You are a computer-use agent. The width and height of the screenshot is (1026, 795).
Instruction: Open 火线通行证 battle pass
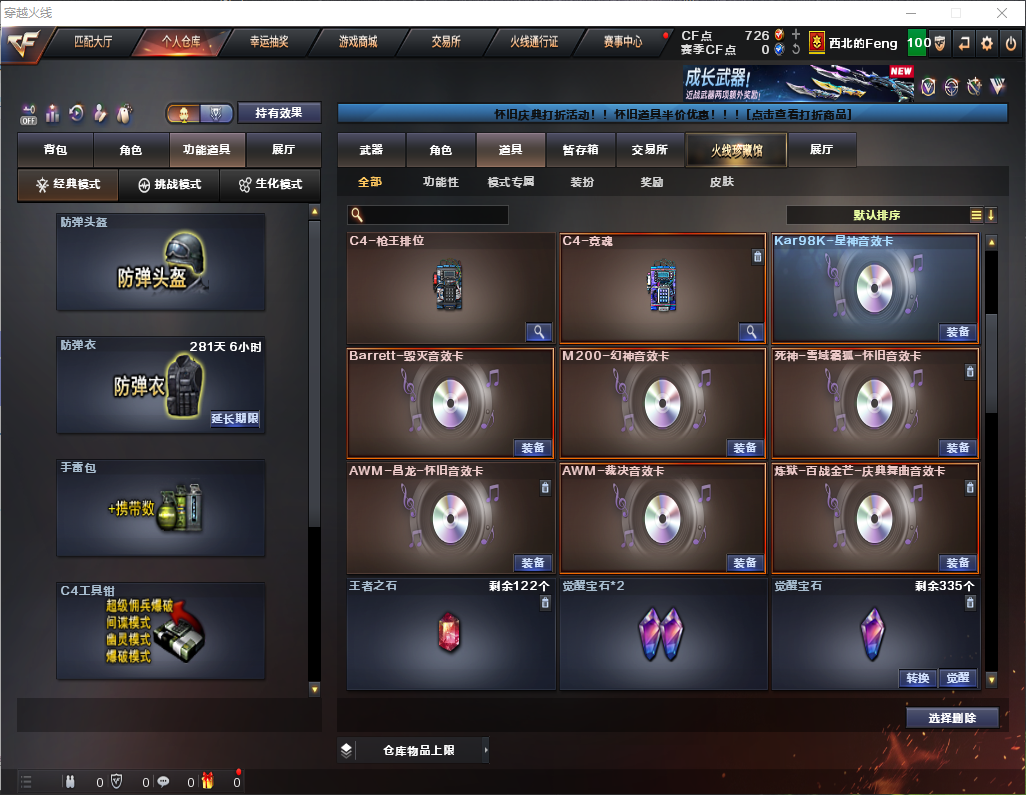[534, 42]
